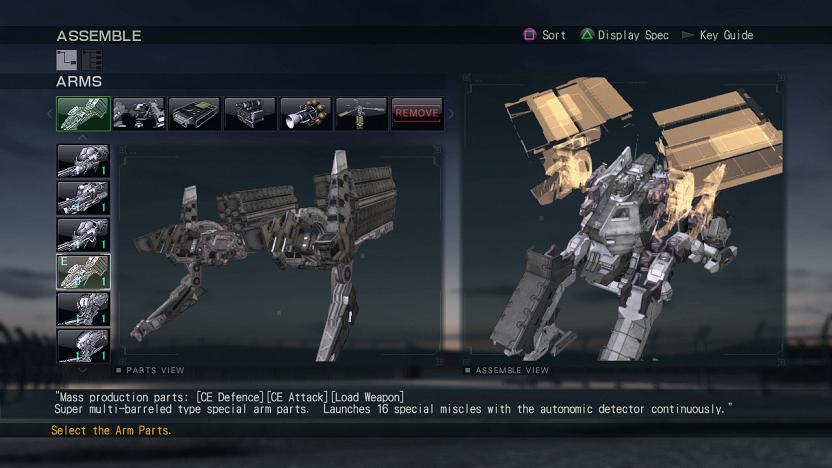Select the highlighted green arms category icon
The image size is (832, 468).
tap(83, 114)
